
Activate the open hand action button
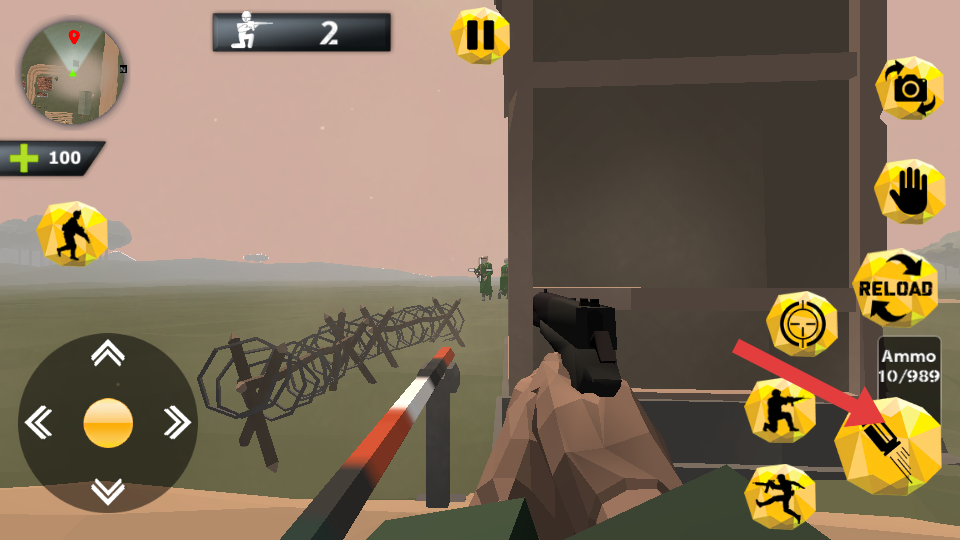pos(910,191)
